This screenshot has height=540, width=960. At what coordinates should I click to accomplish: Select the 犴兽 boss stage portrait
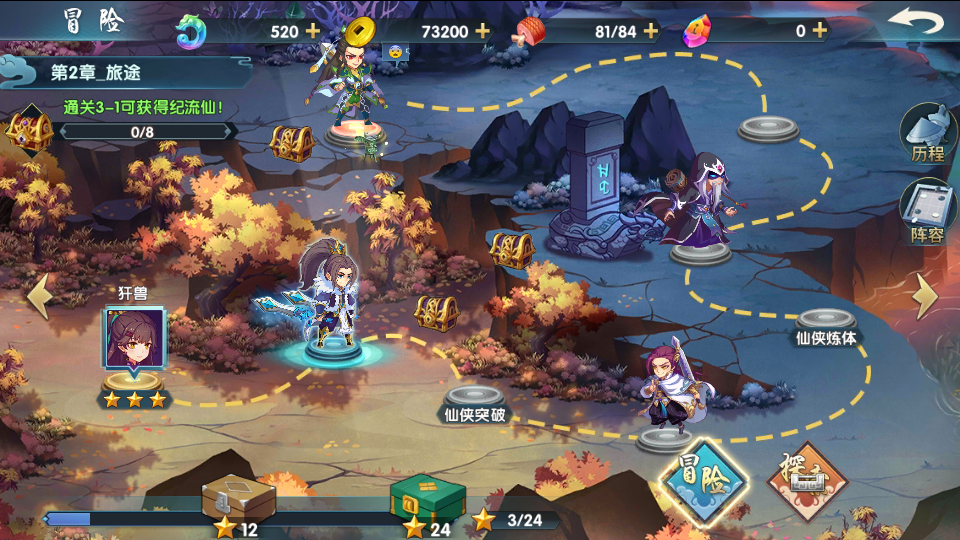pyautogui.click(x=134, y=340)
